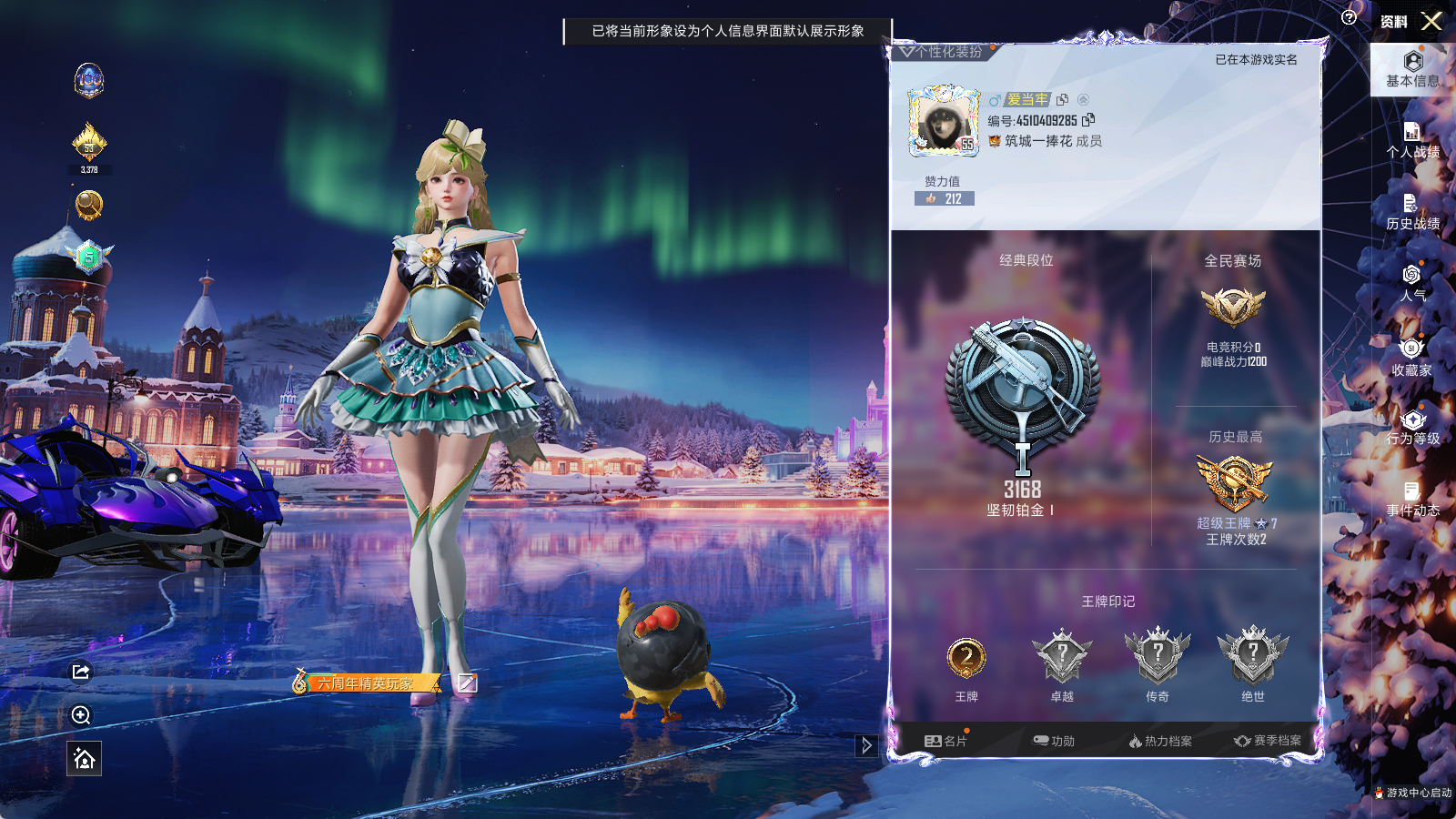
Task: Open 热力档案 section
Action: pyautogui.click(x=1160, y=741)
